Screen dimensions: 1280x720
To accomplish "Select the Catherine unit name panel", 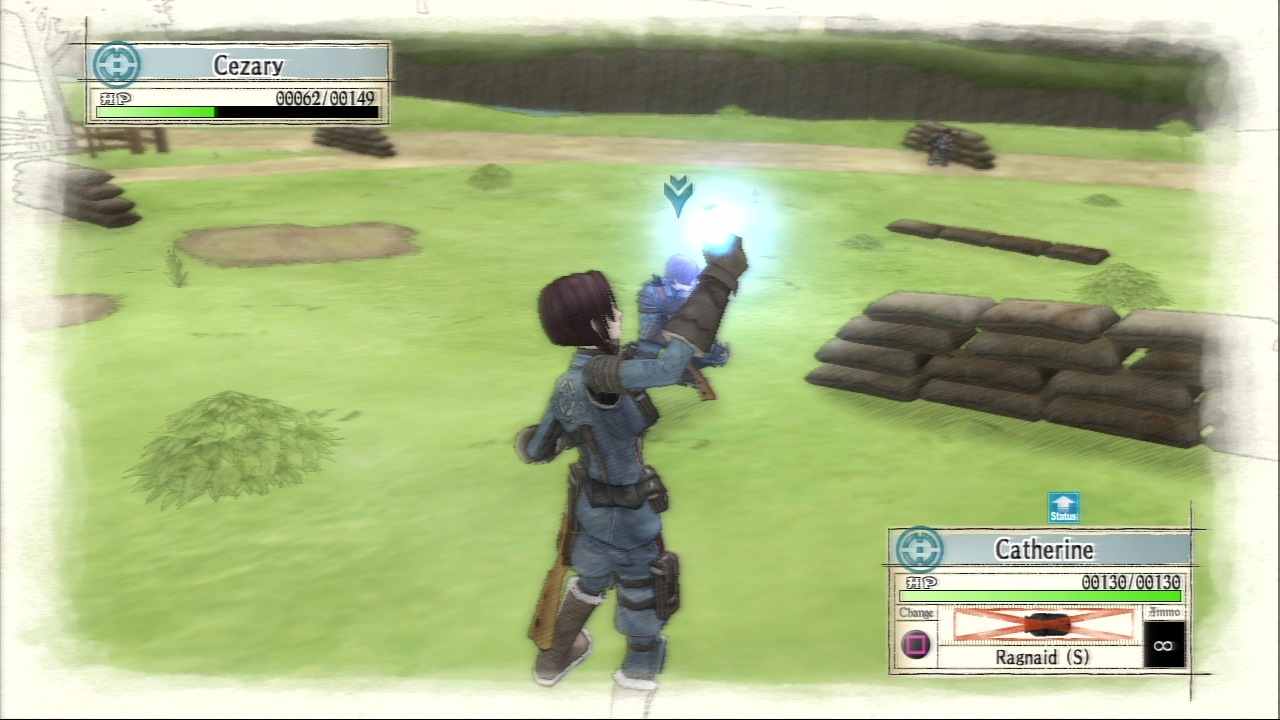I will (x=1044, y=549).
